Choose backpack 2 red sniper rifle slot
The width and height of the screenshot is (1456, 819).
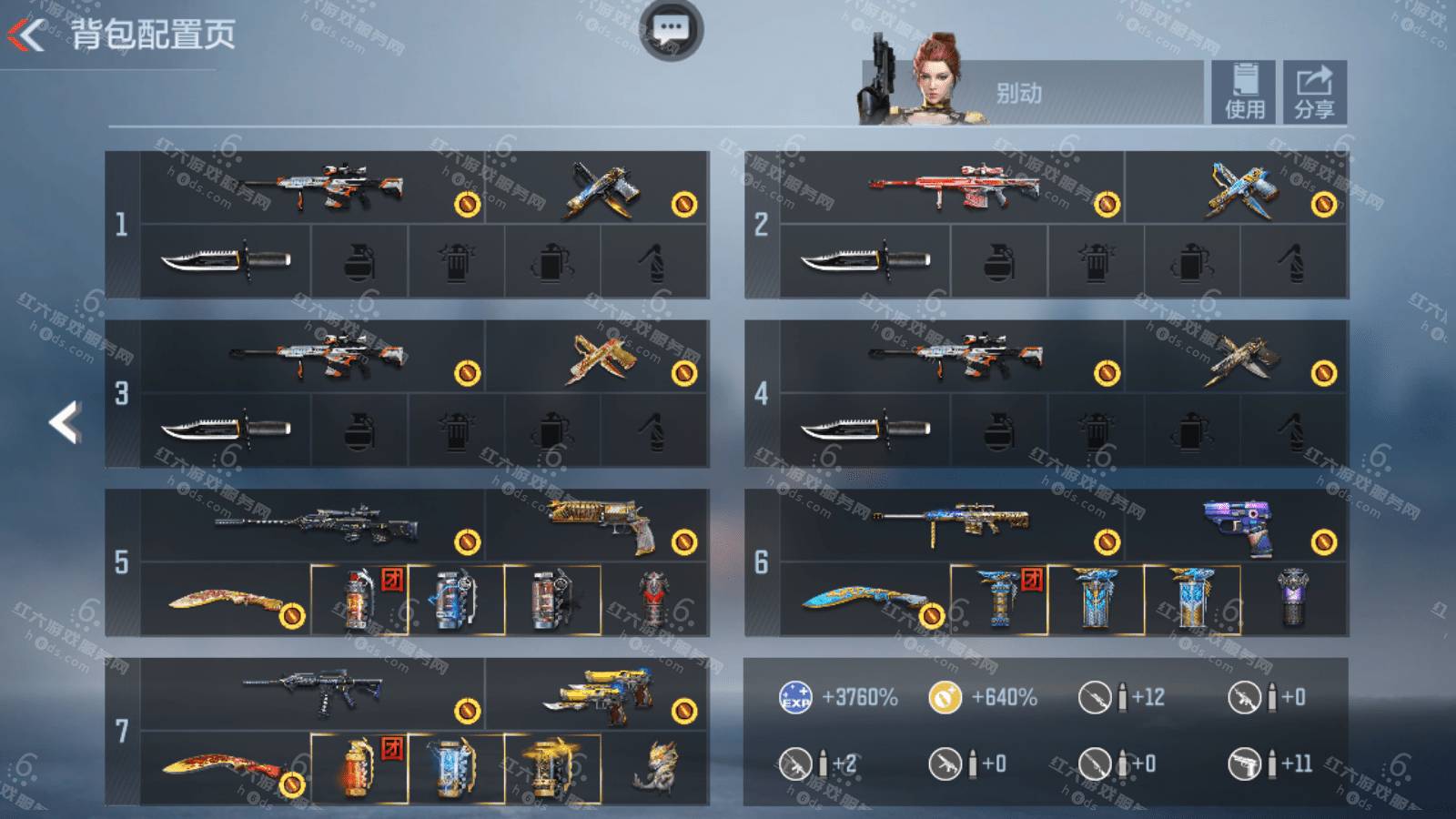(952, 187)
